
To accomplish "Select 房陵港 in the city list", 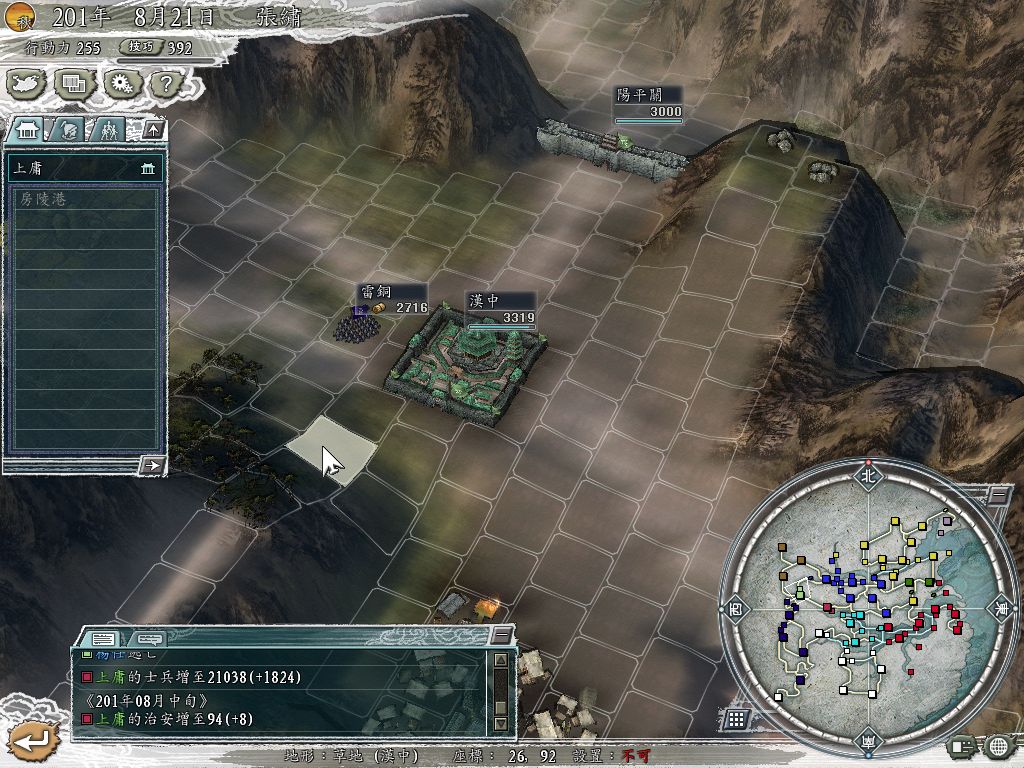I will click(x=84, y=199).
